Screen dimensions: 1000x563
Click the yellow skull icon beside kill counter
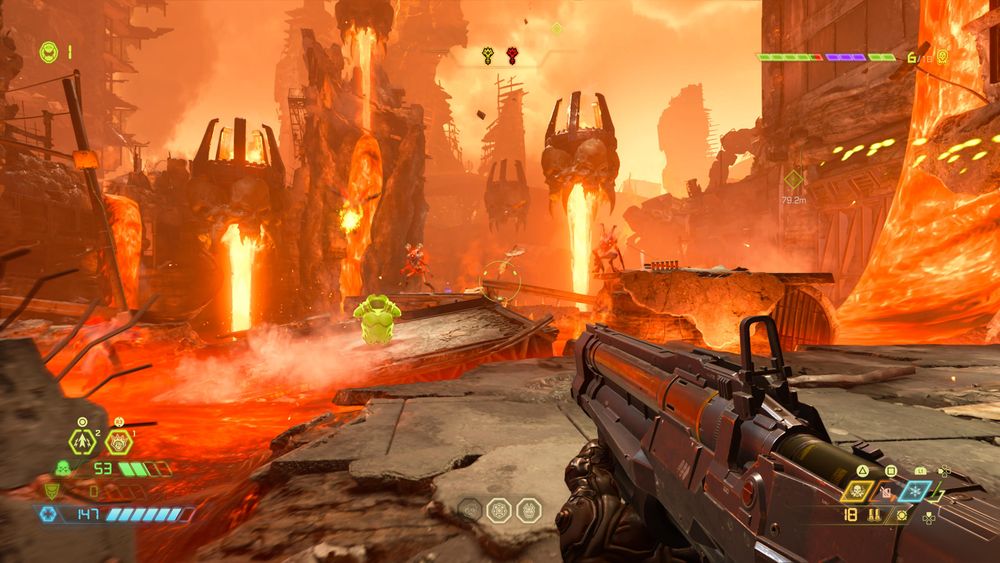click(940, 57)
